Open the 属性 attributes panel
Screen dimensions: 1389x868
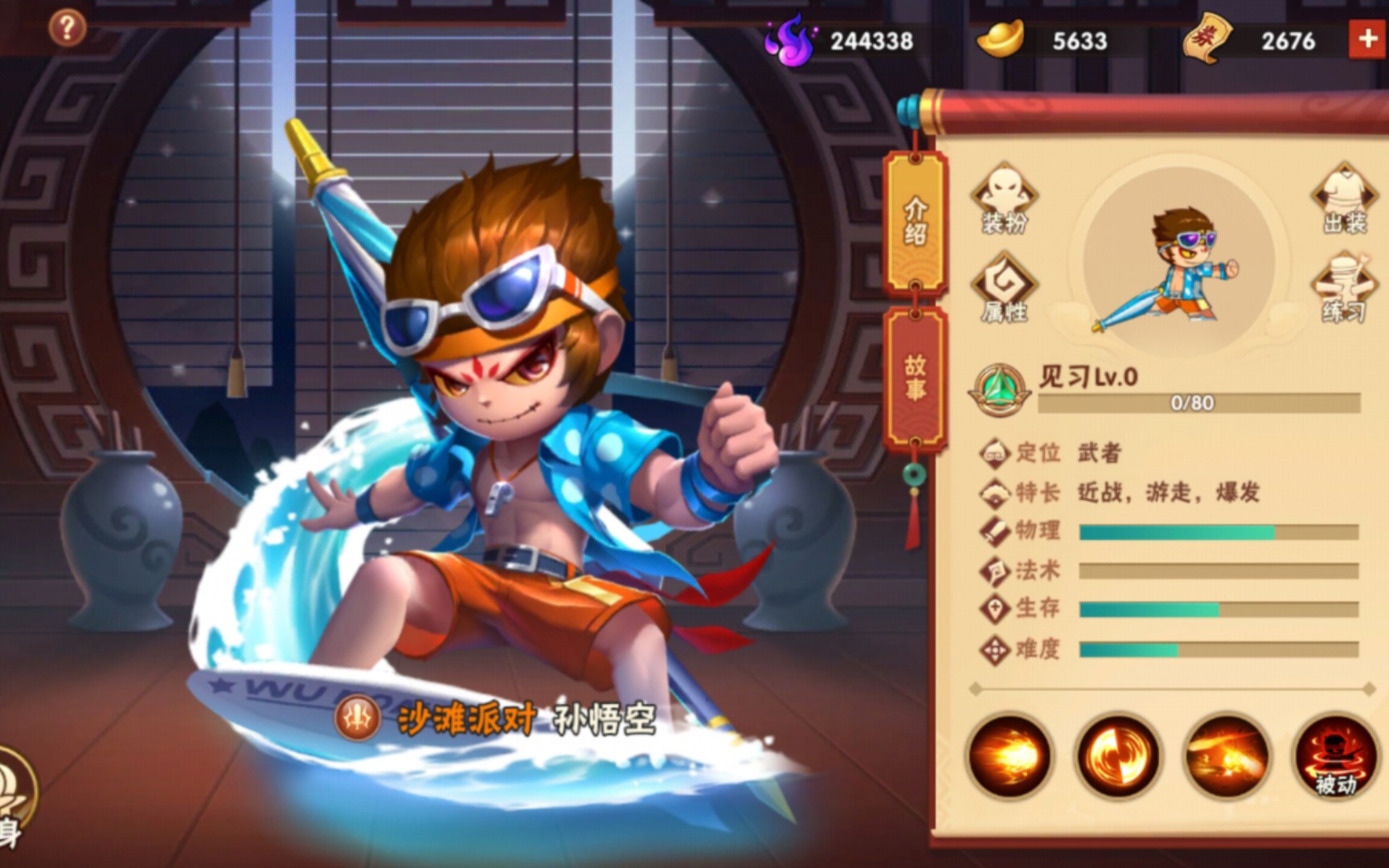pos(1004,288)
